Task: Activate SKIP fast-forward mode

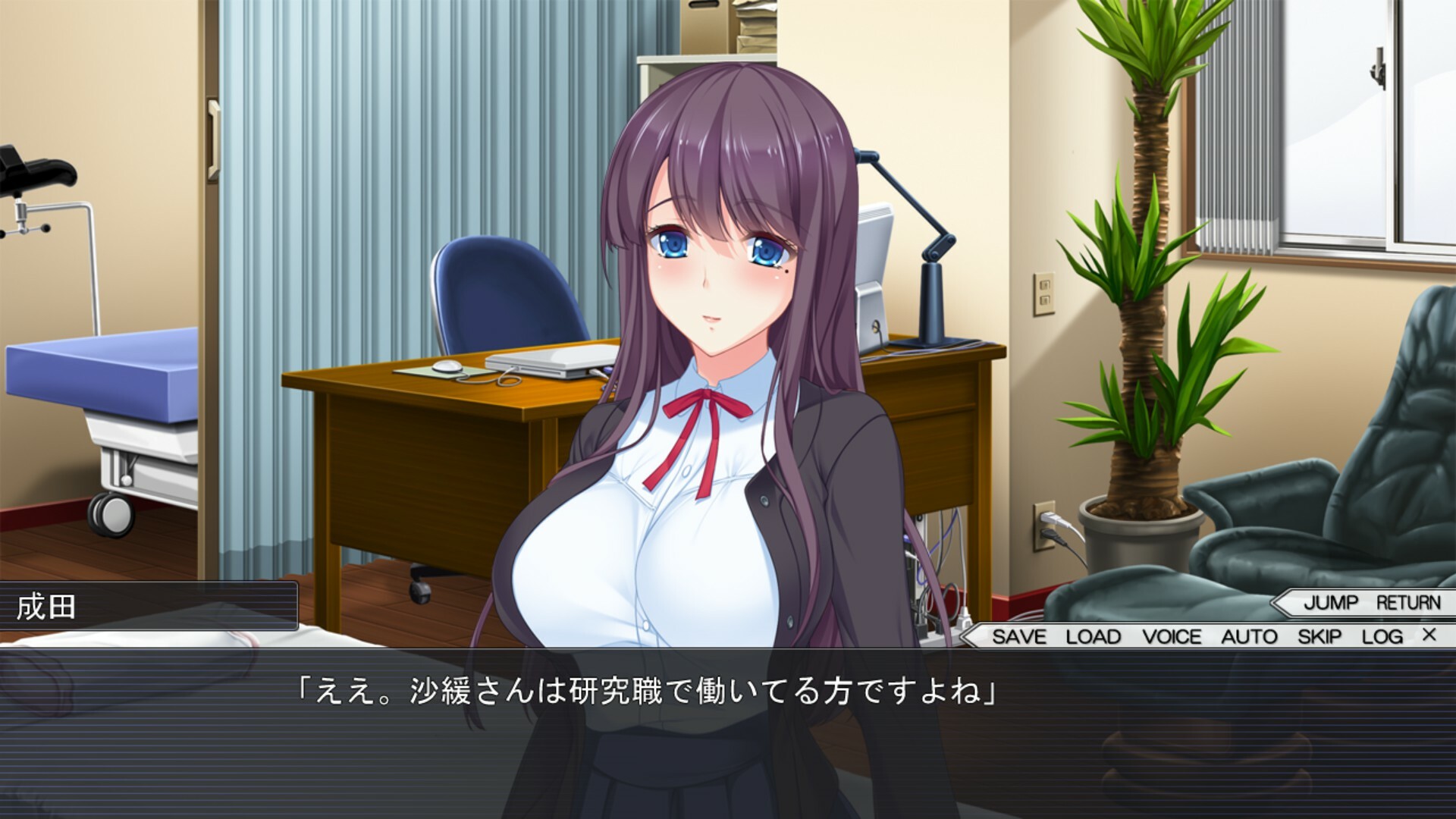Action: pyautogui.click(x=1320, y=637)
